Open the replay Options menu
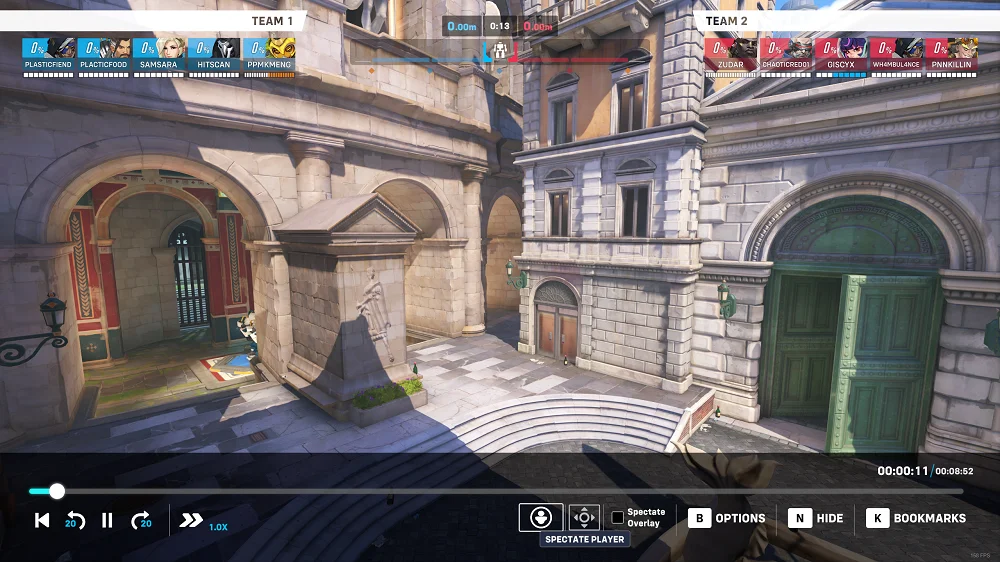The image size is (1000, 562). tap(727, 518)
